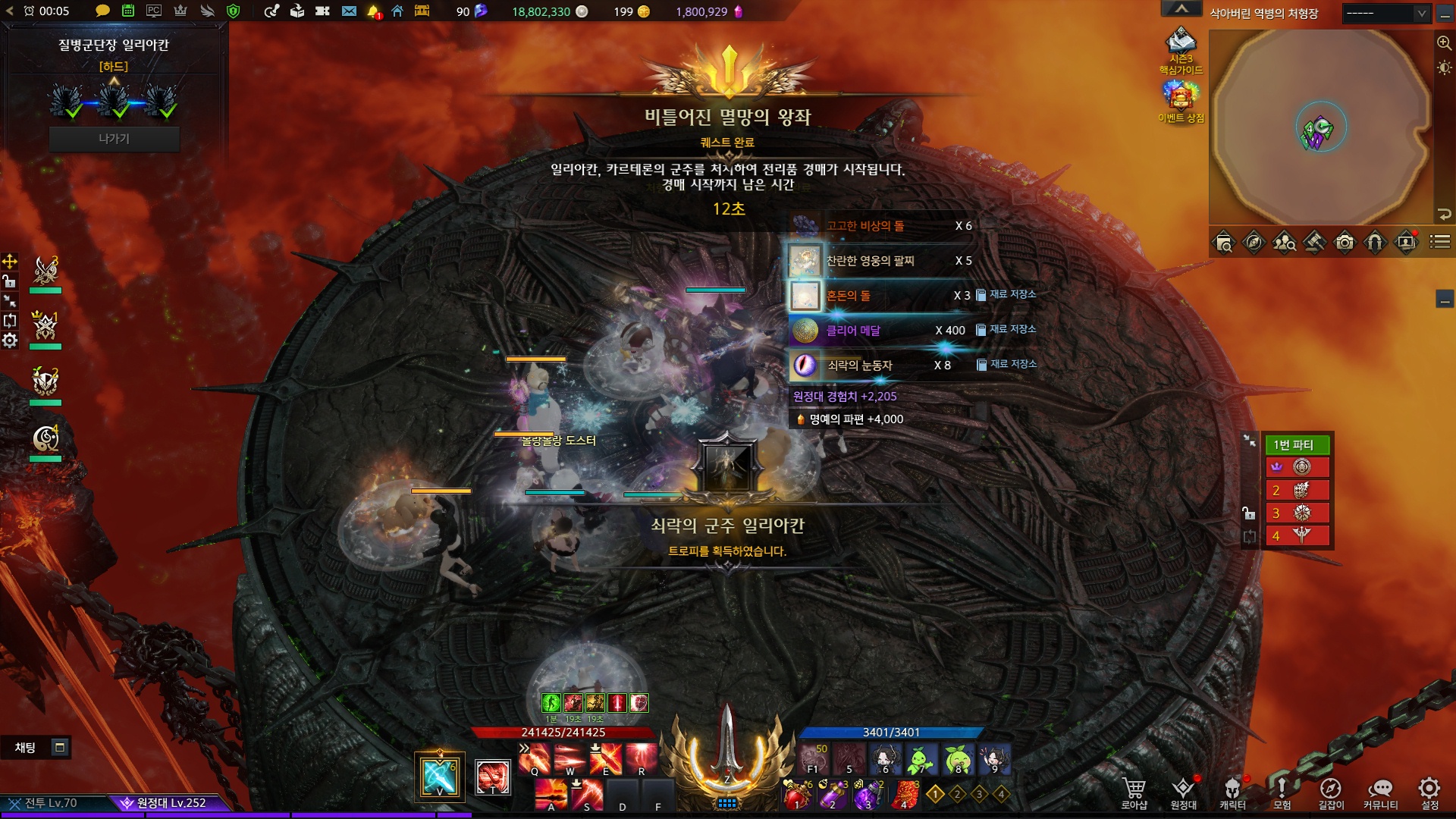The image size is (1456, 819).
Task: Open the 채팅 chat box
Action: coord(26,748)
